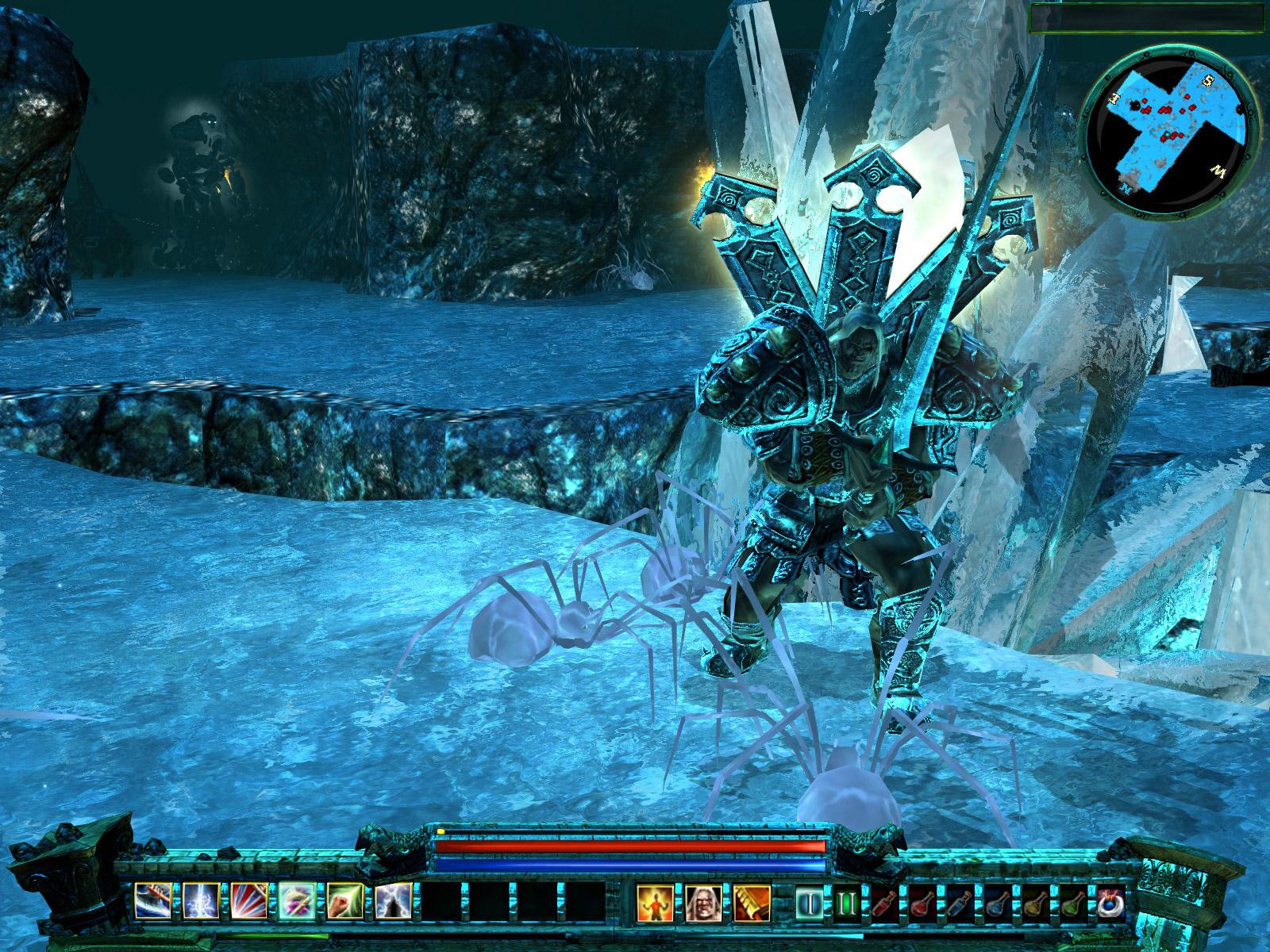Drink the yellow potion
This screenshot has width=1270, height=952.
click(x=1033, y=903)
